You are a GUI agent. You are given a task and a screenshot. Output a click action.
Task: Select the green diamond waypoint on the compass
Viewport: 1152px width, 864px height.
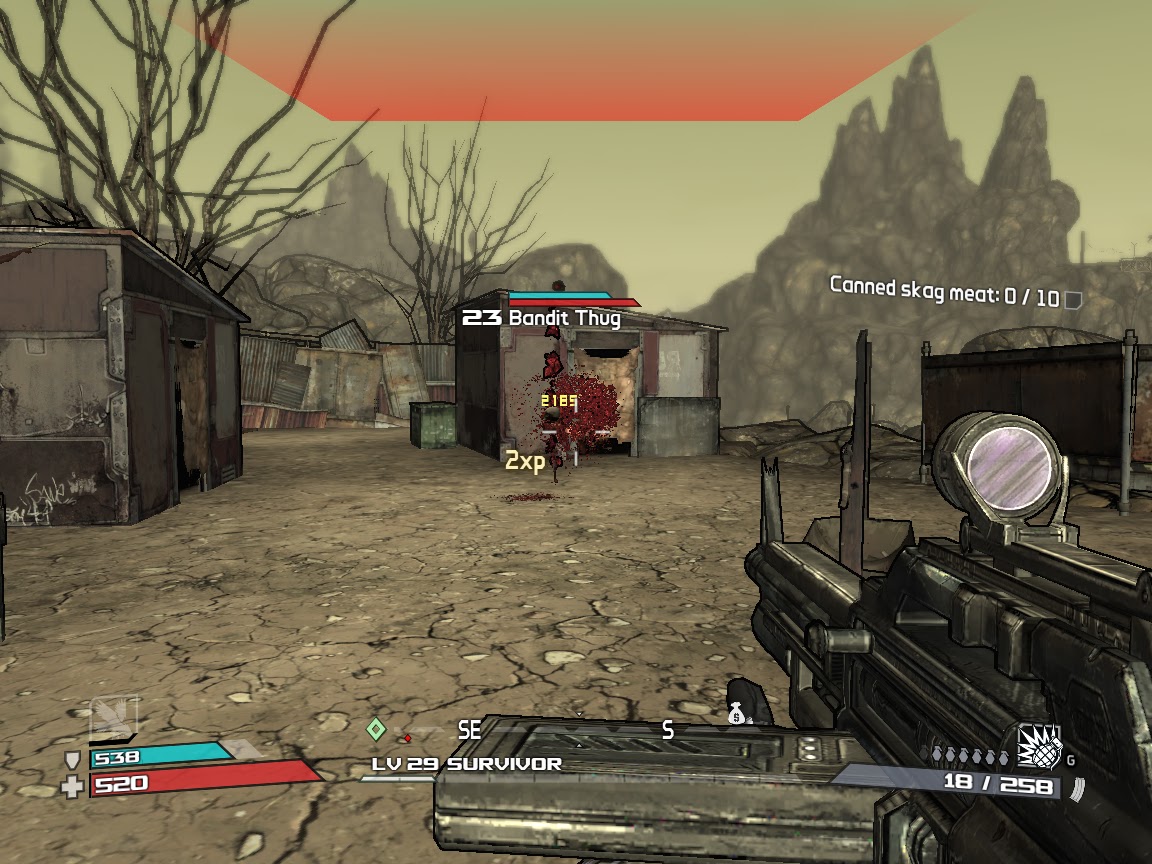(376, 729)
